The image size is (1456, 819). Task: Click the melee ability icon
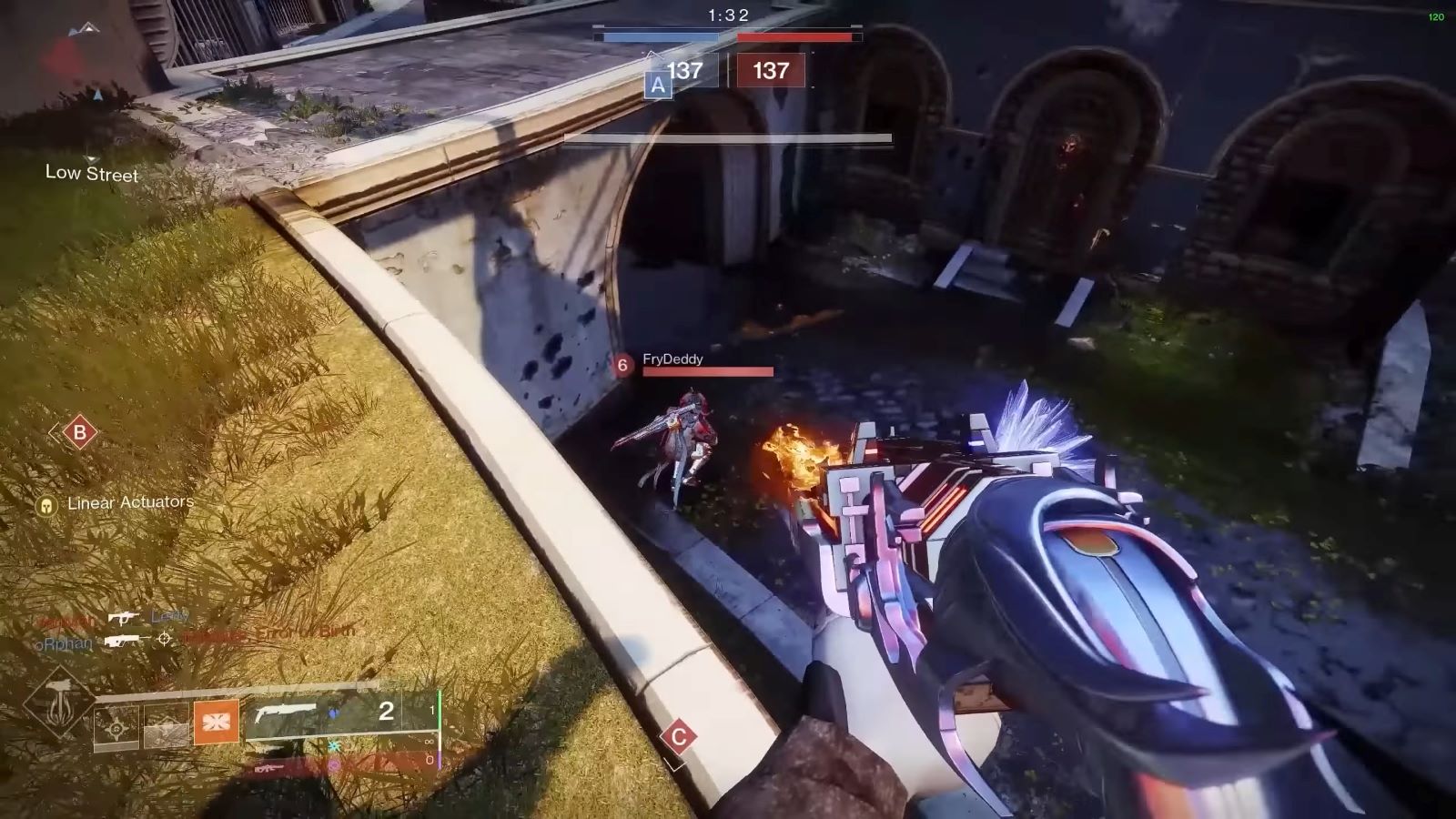164,726
